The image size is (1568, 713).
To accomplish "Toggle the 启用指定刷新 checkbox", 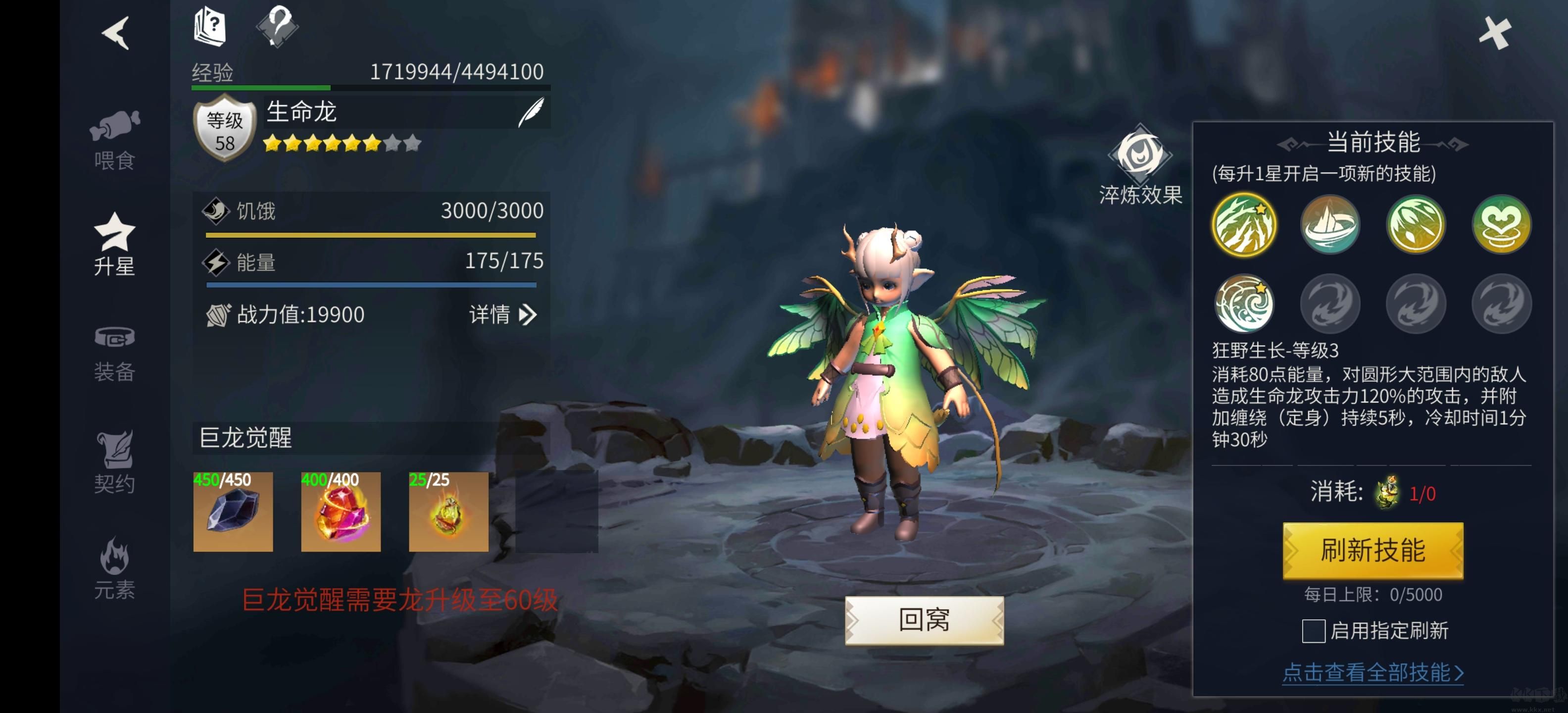I will (x=1313, y=631).
